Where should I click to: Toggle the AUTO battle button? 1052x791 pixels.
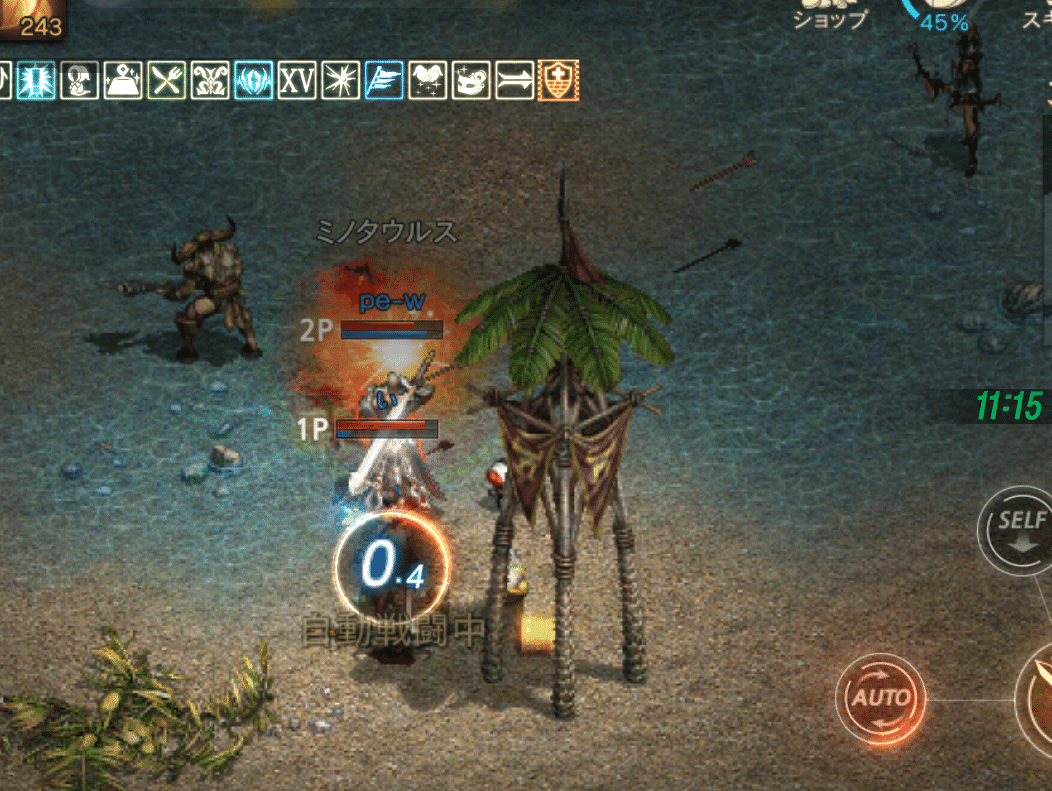click(x=881, y=697)
